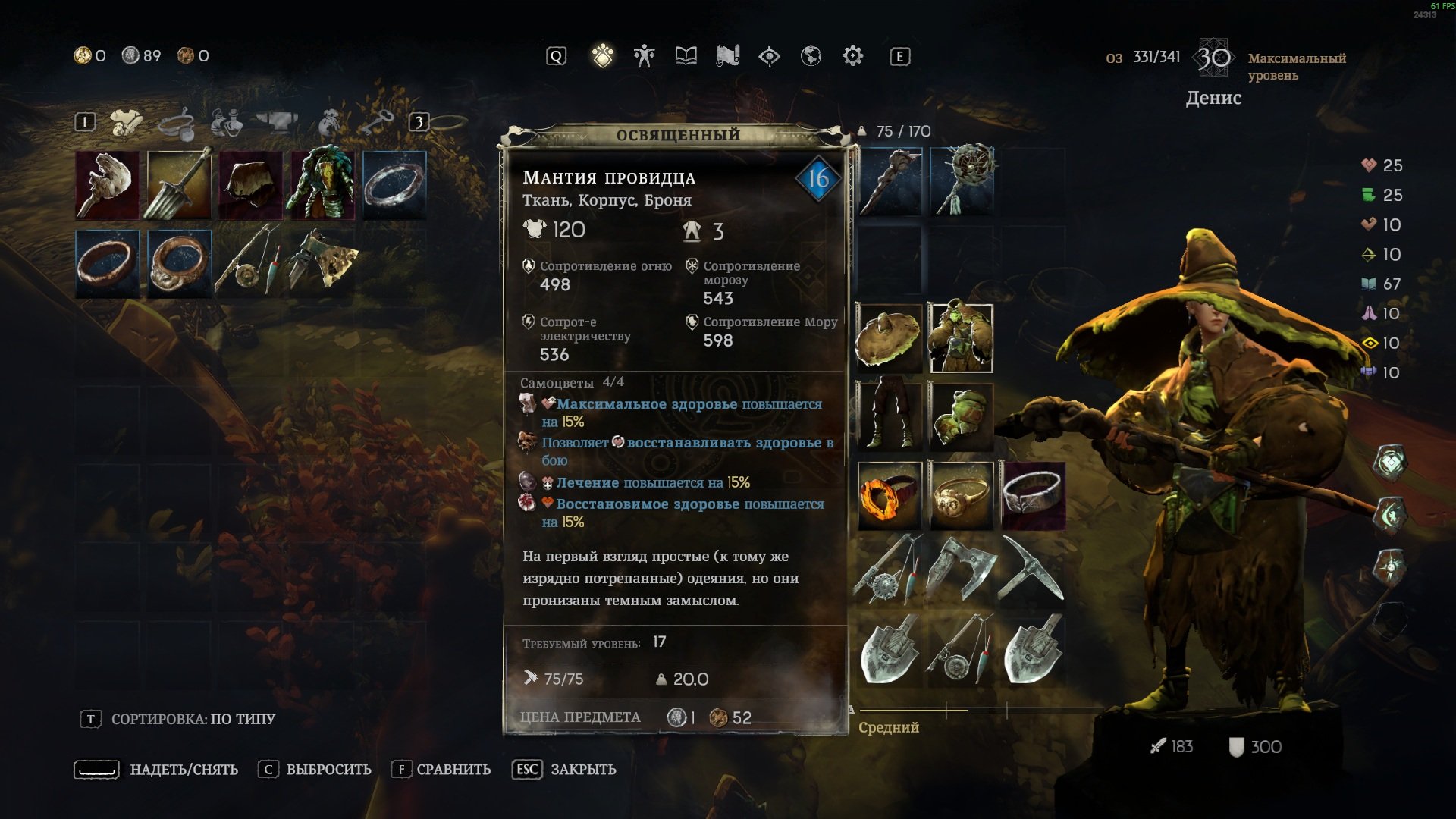Select the green scaled chest armor item
The width and height of the screenshot is (1456, 819).
322,184
